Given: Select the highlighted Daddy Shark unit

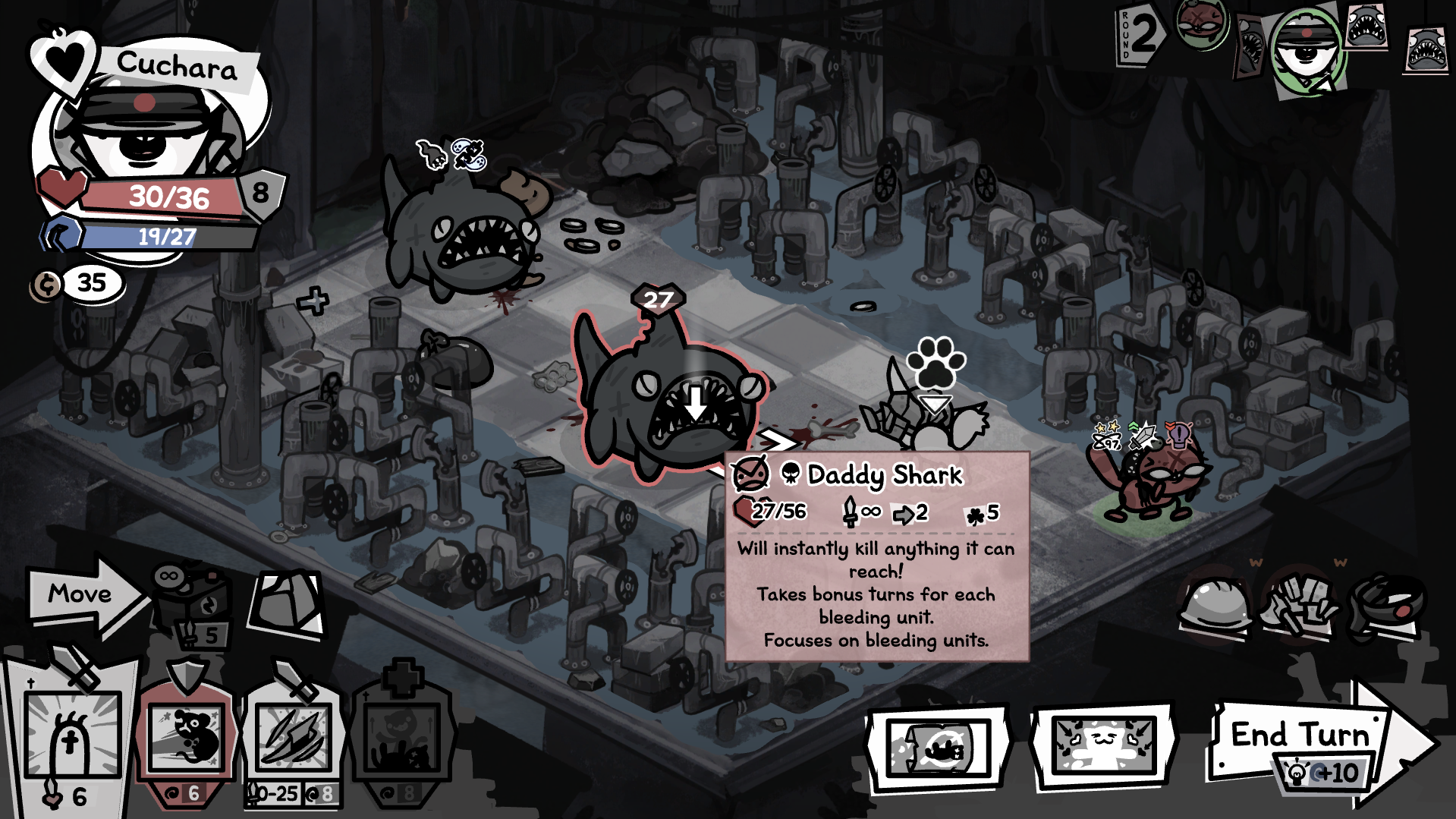Looking at the screenshot, I should (668, 398).
